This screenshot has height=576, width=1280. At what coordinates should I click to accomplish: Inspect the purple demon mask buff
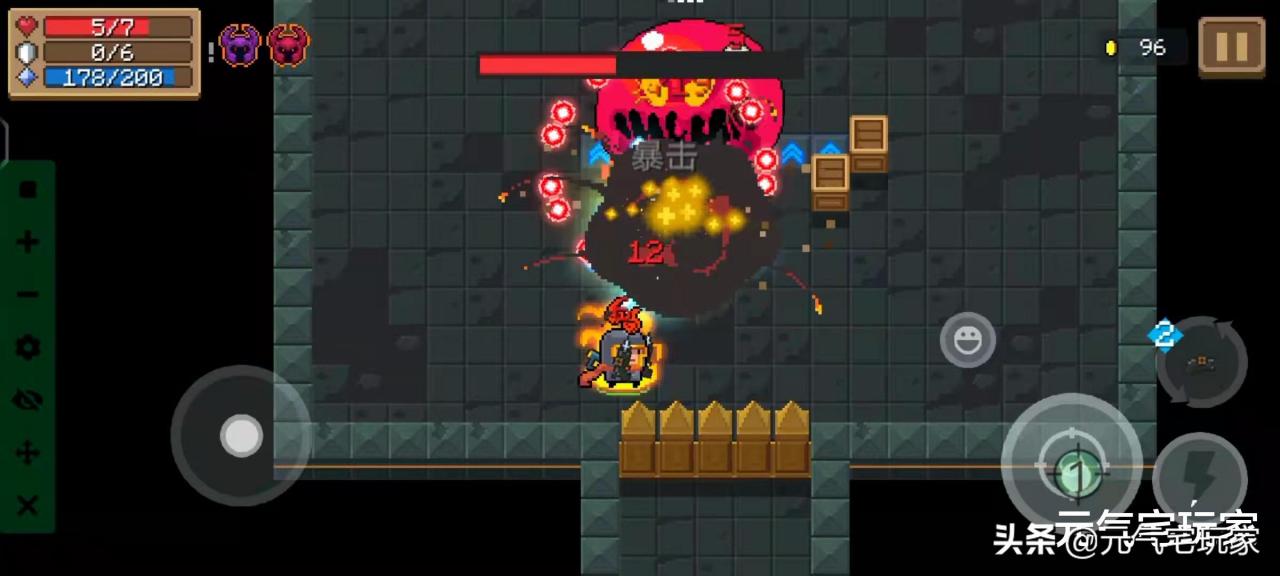point(240,45)
